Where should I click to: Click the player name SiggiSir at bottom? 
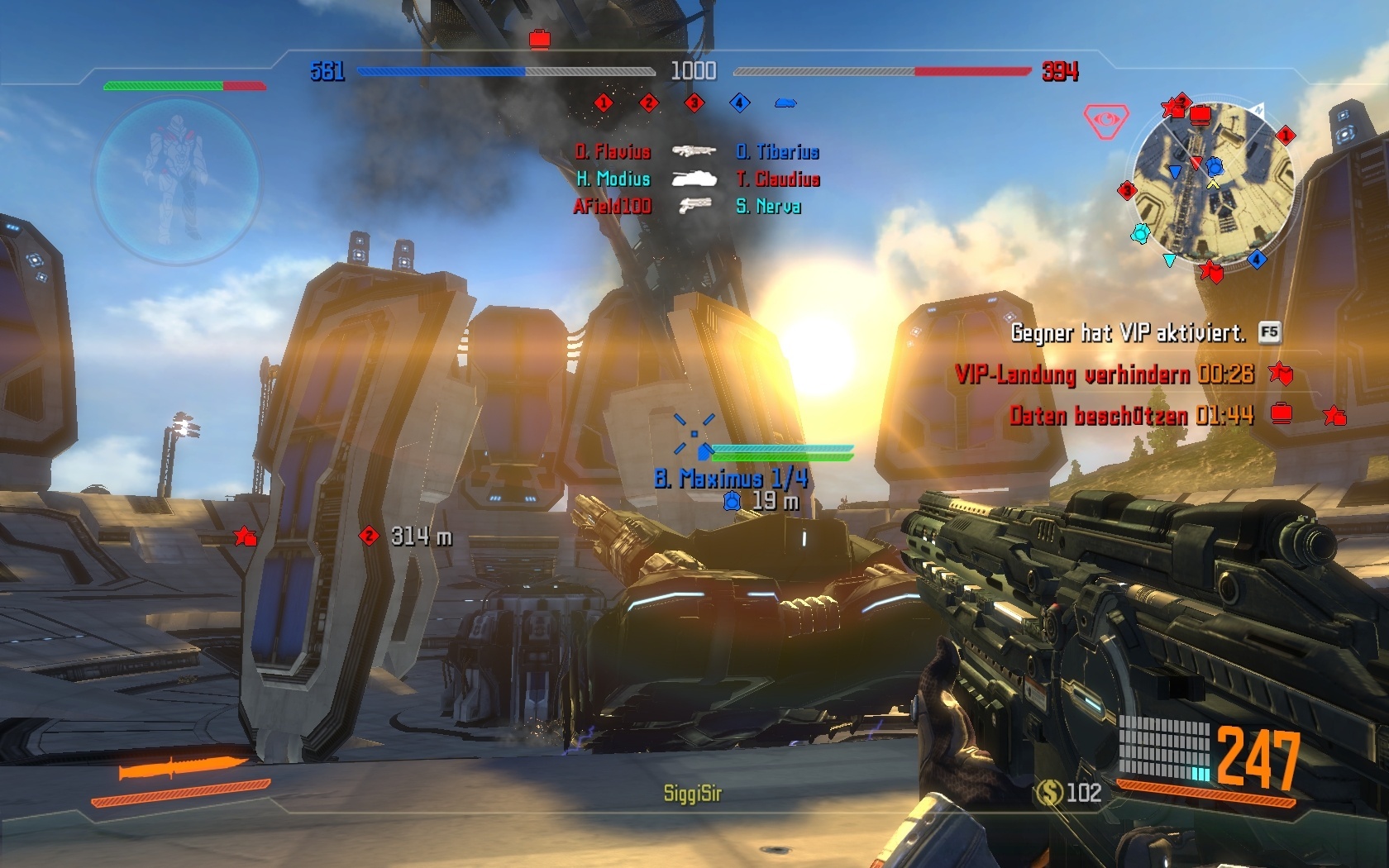point(692,792)
